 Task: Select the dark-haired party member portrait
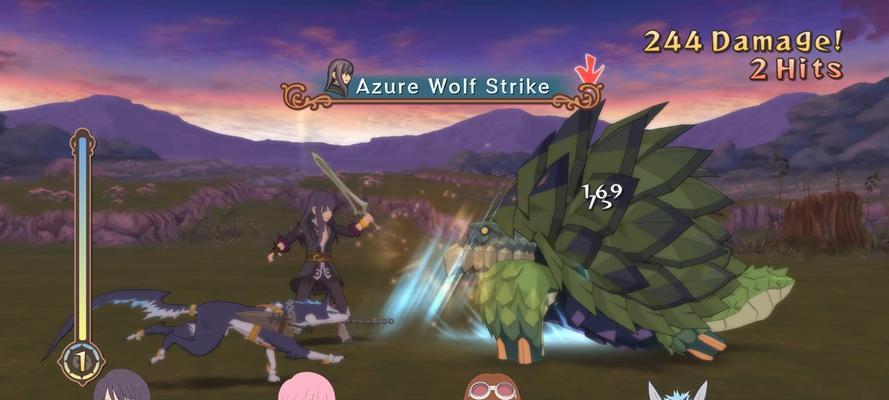pyautogui.click(x=121, y=386)
